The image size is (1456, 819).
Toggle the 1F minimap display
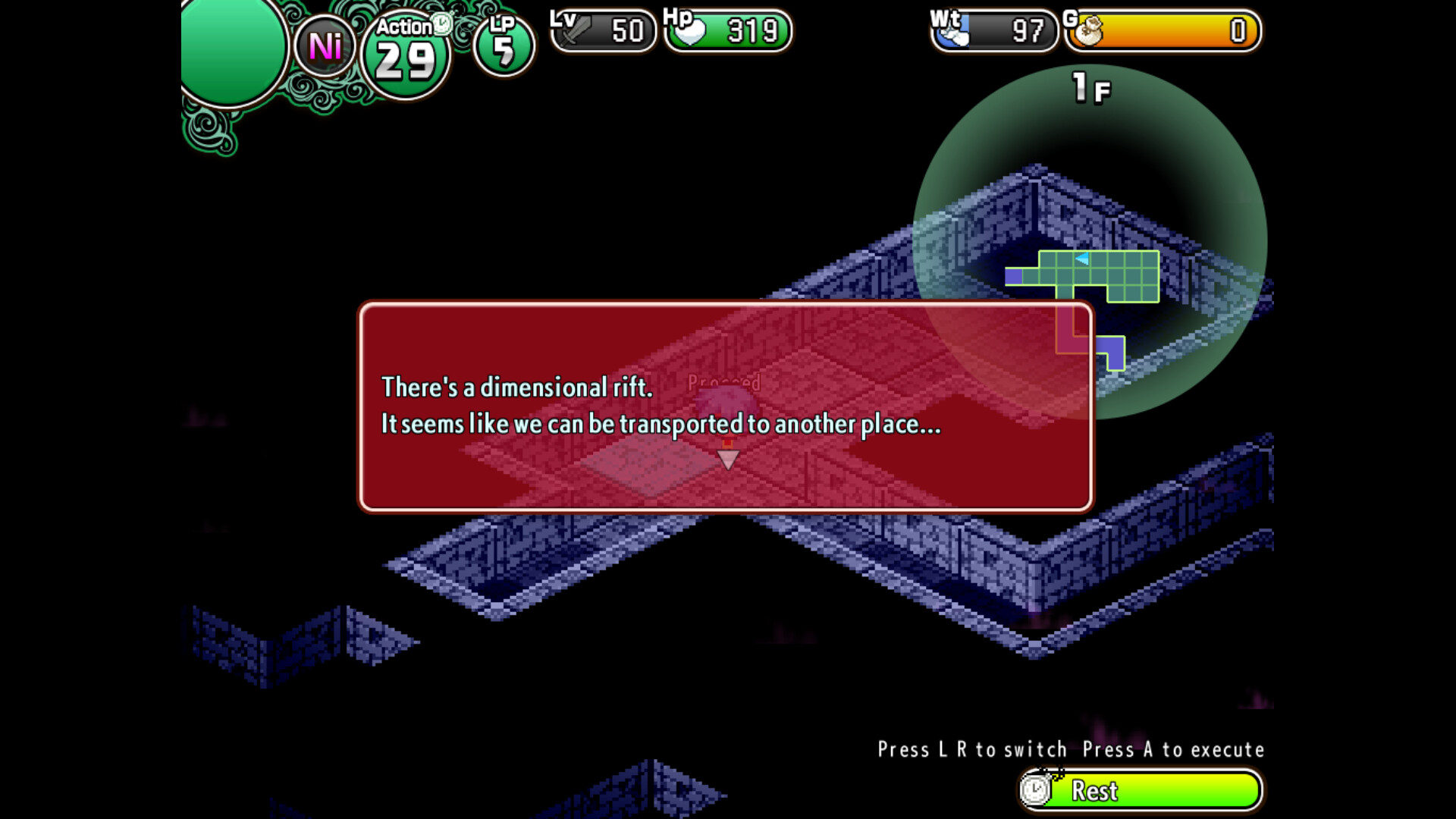(1090, 88)
